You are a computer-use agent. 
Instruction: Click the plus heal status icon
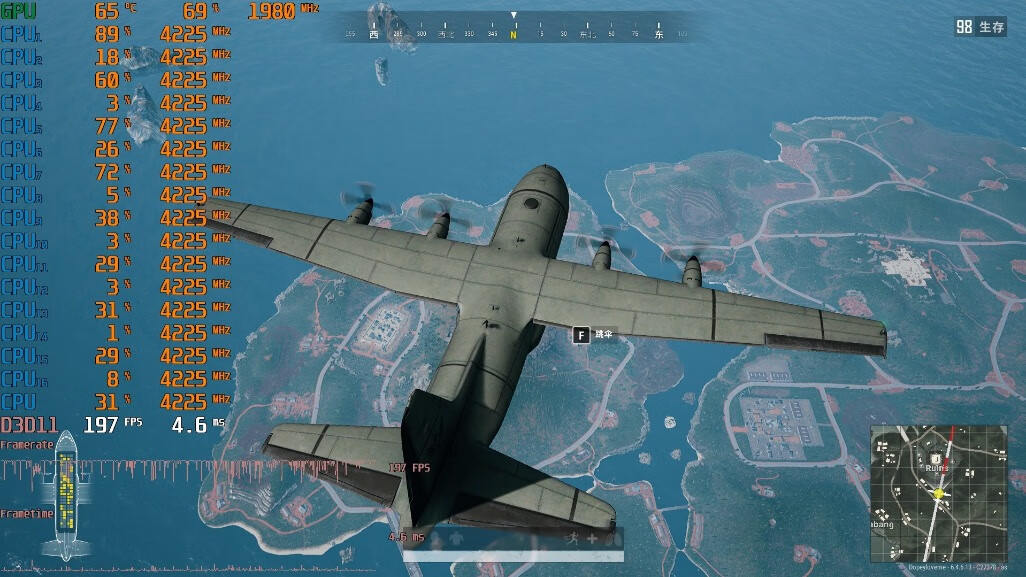coord(592,538)
